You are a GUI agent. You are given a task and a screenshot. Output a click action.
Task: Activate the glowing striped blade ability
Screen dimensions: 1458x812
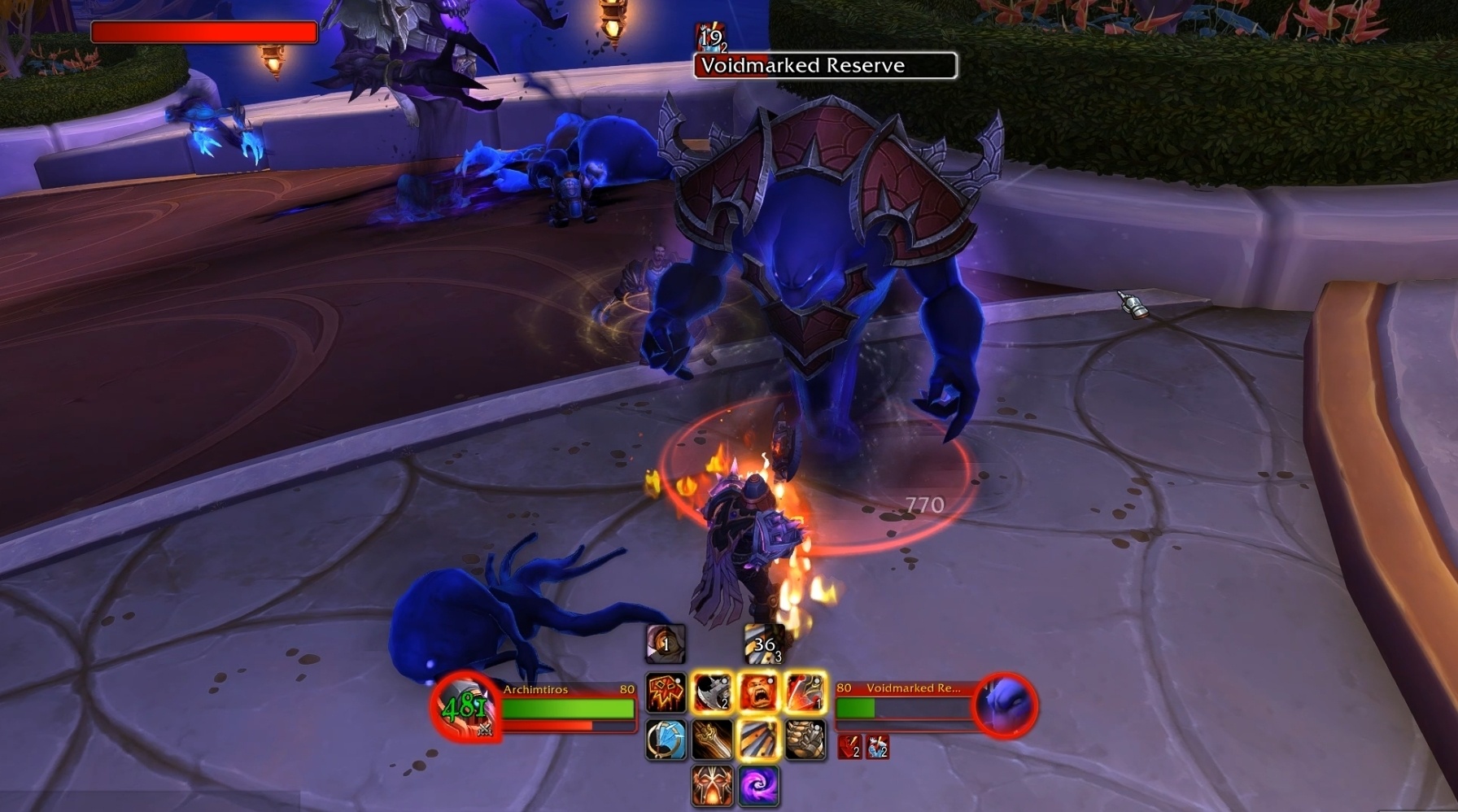pyautogui.click(x=758, y=740)
